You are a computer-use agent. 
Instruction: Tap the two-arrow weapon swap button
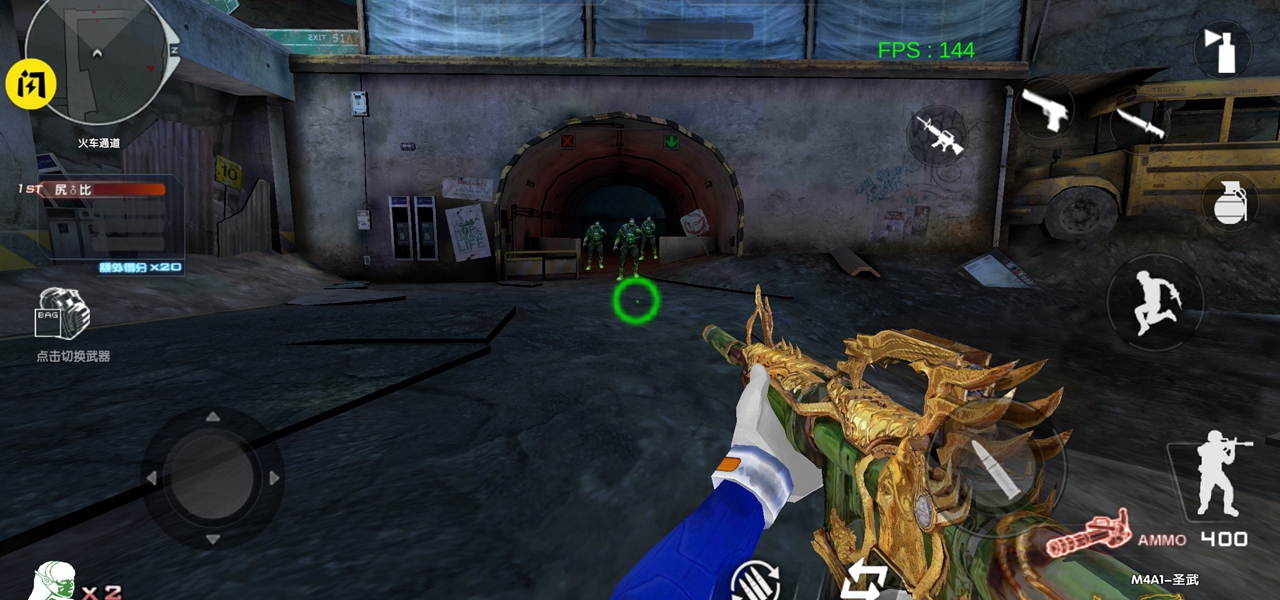point(866,580)
